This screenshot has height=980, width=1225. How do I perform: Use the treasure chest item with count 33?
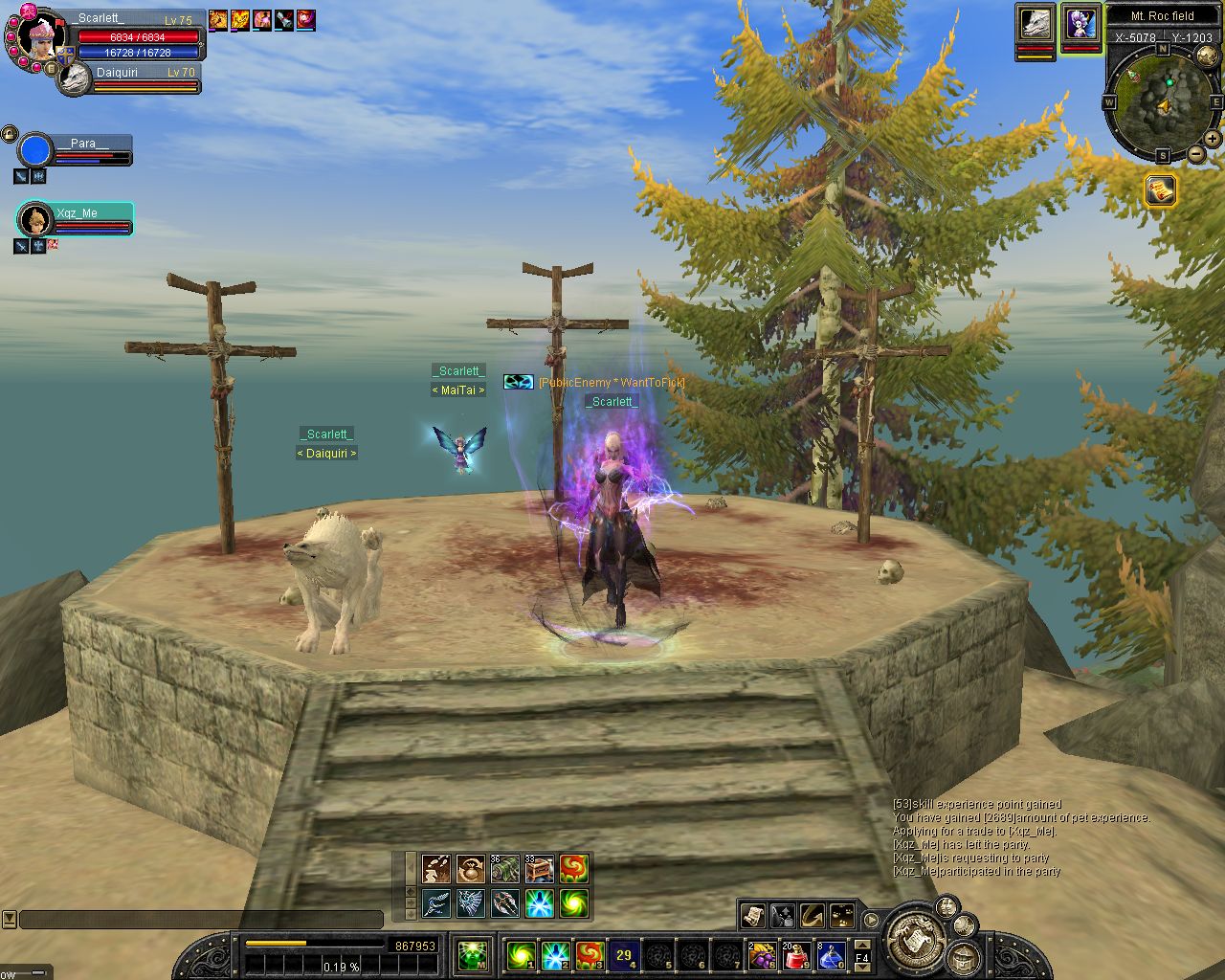(540, 868)
